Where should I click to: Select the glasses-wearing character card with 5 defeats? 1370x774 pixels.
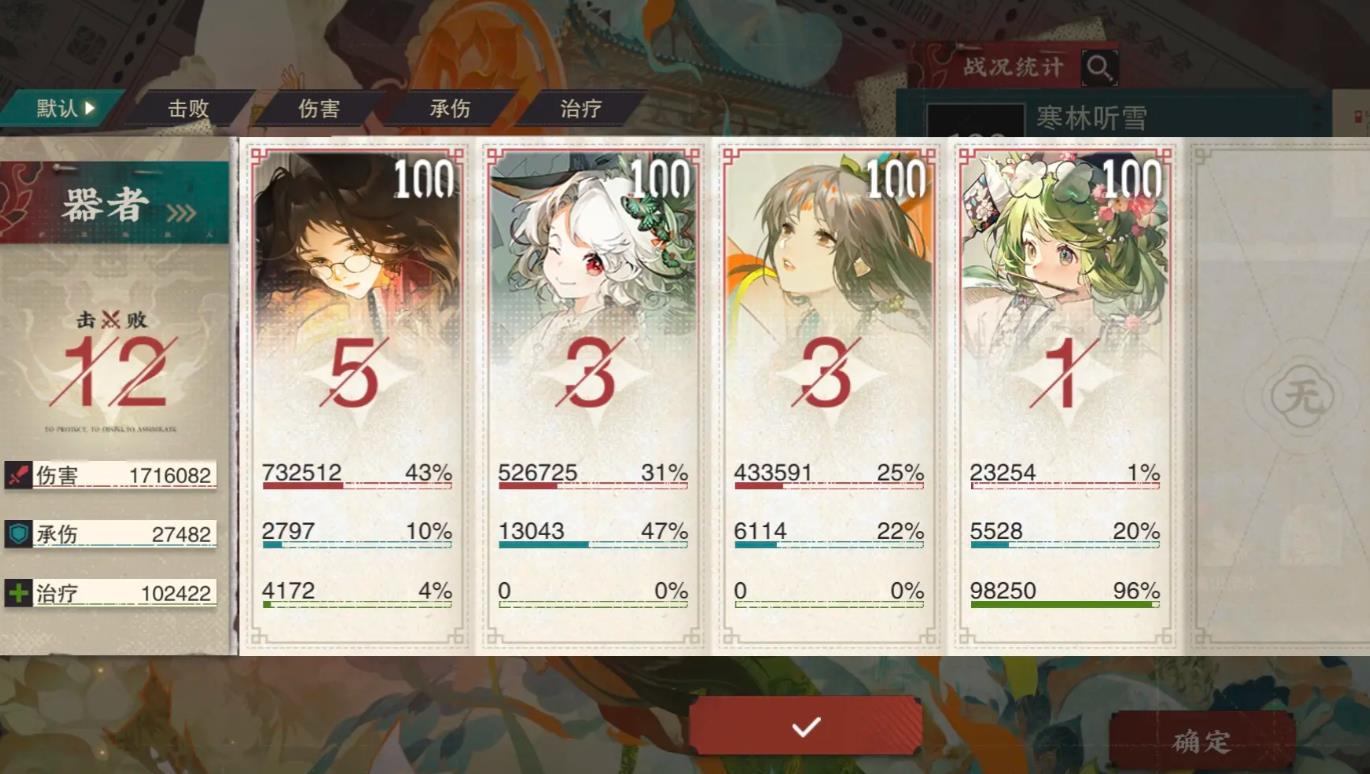[x=356, y=396]
